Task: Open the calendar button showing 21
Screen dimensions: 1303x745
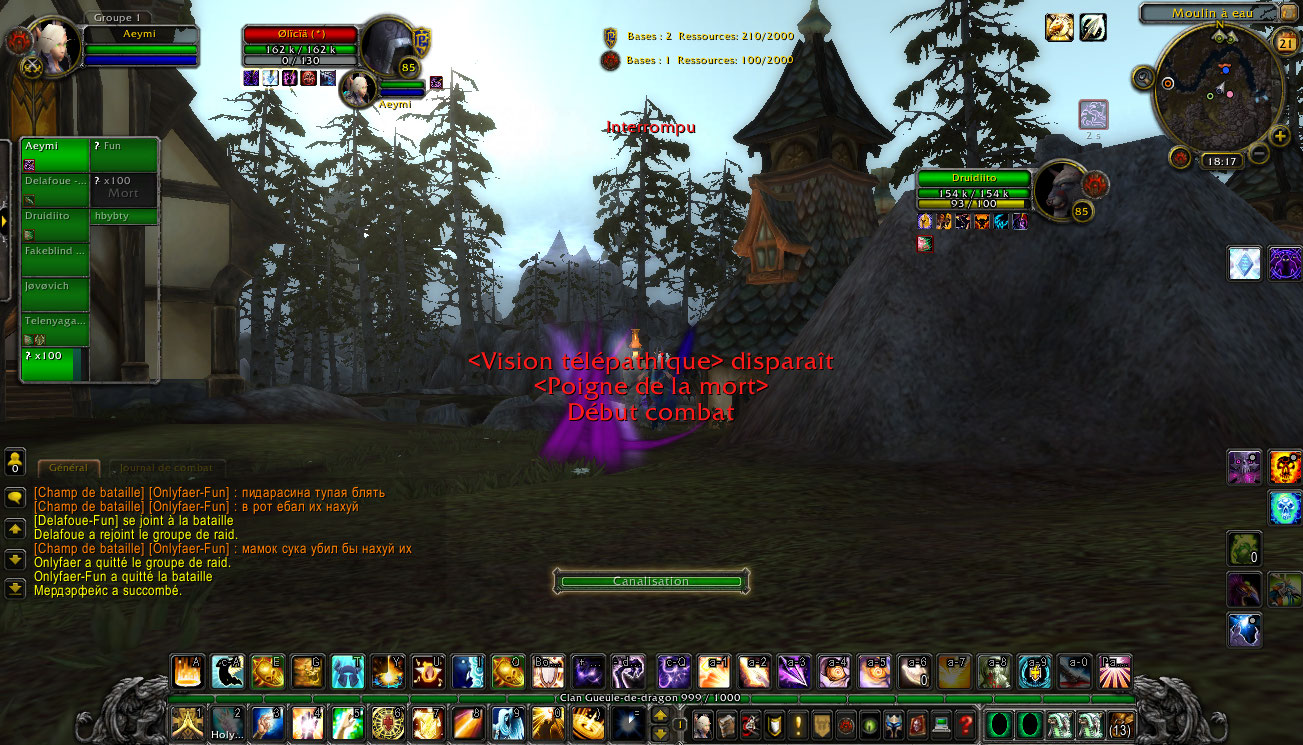Action: coord(1286,42)
